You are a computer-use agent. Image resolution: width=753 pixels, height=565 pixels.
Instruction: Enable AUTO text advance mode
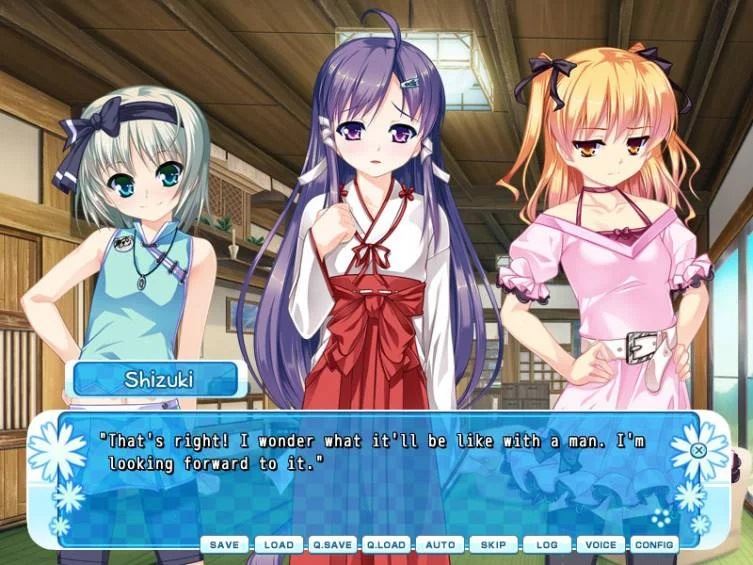coord(440,545)
